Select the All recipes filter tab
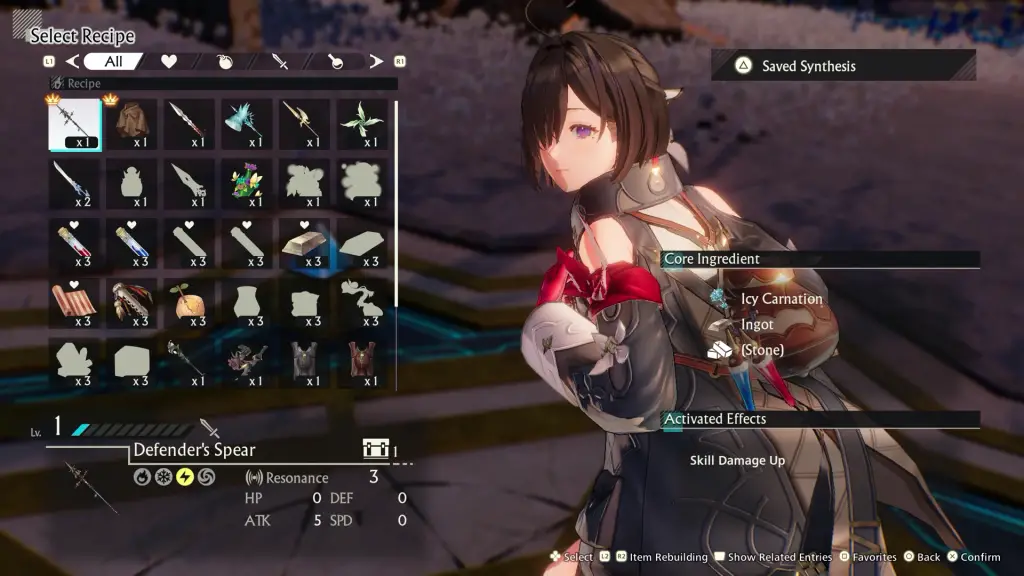Viewport: 1024px width, 576px height. (x=112, y=62)
